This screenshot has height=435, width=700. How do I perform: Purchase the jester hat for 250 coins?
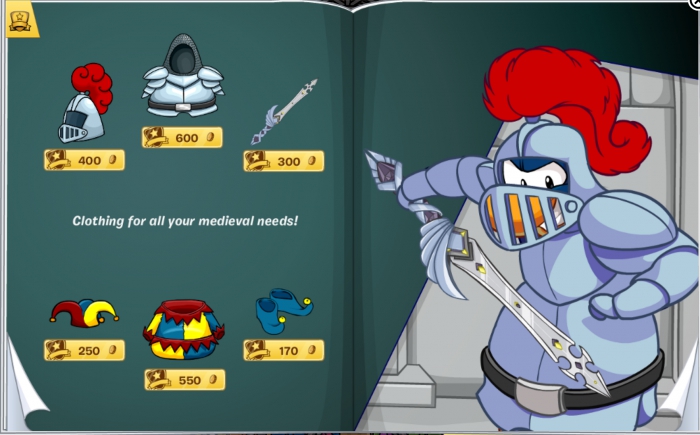click(x=84, y=350)
